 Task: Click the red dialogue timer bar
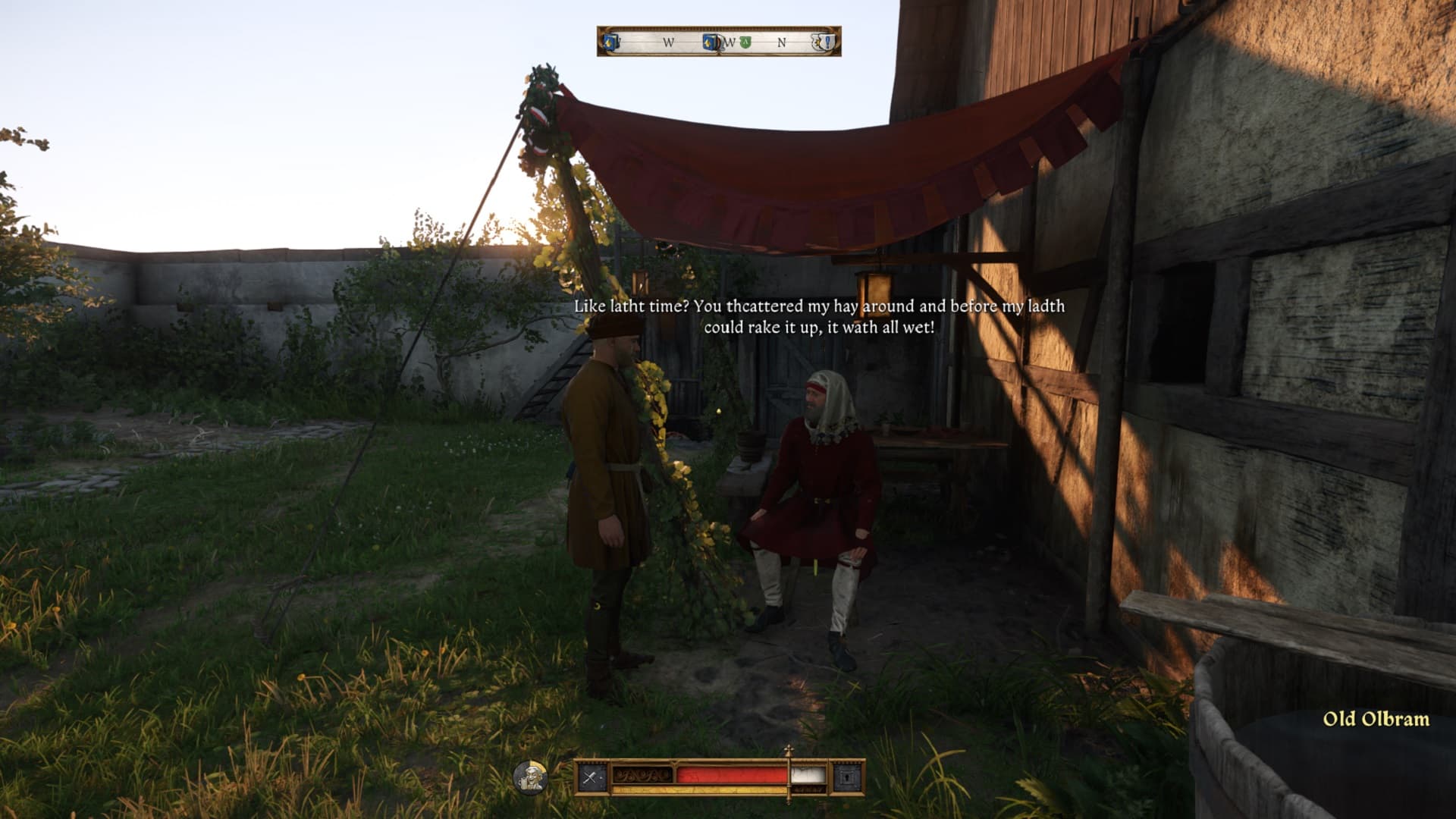732,776
